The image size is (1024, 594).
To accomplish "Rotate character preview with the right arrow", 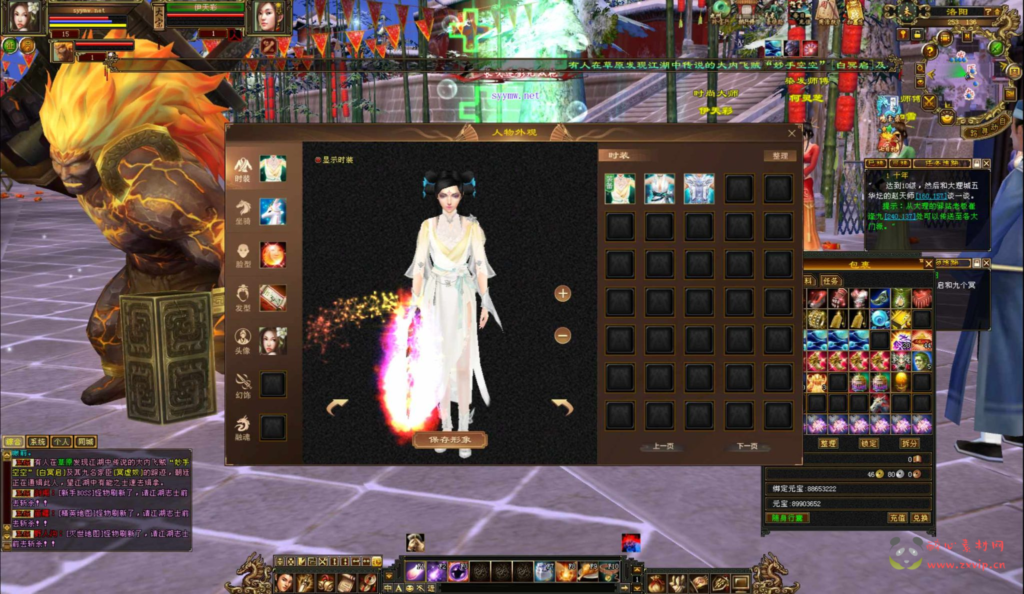I will point(563,406).
